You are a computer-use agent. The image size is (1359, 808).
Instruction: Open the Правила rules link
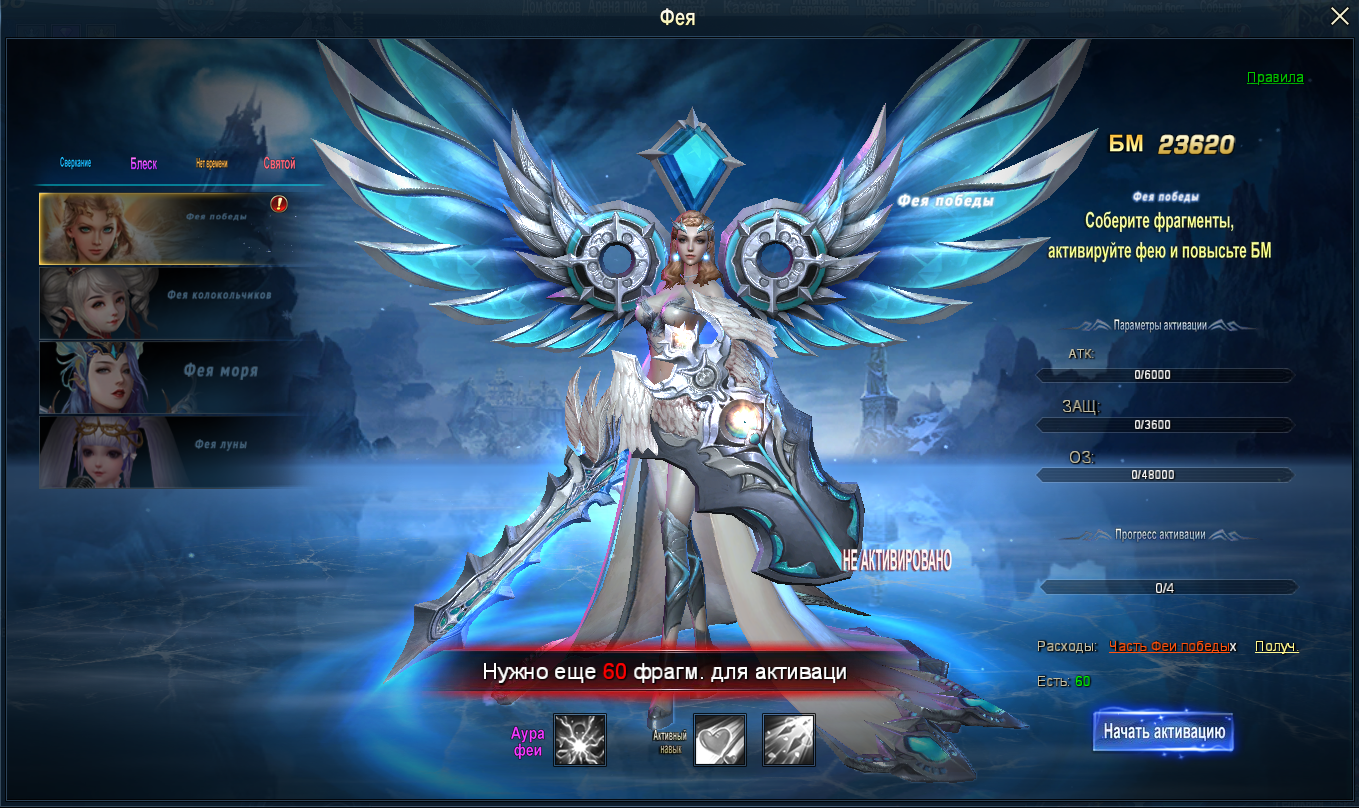(x=1275, y=77)
